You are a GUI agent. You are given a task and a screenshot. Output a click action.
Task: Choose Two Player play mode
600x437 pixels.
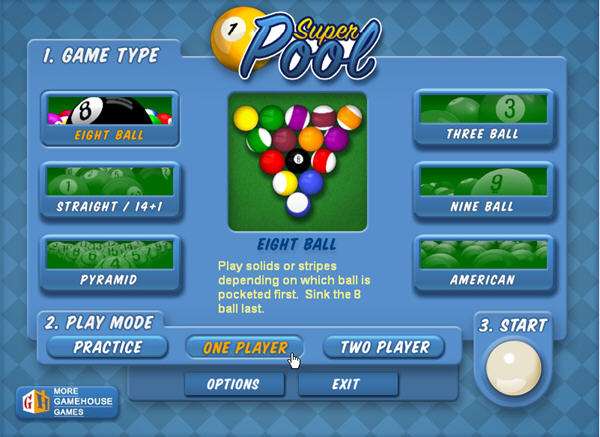click(385, 348)
